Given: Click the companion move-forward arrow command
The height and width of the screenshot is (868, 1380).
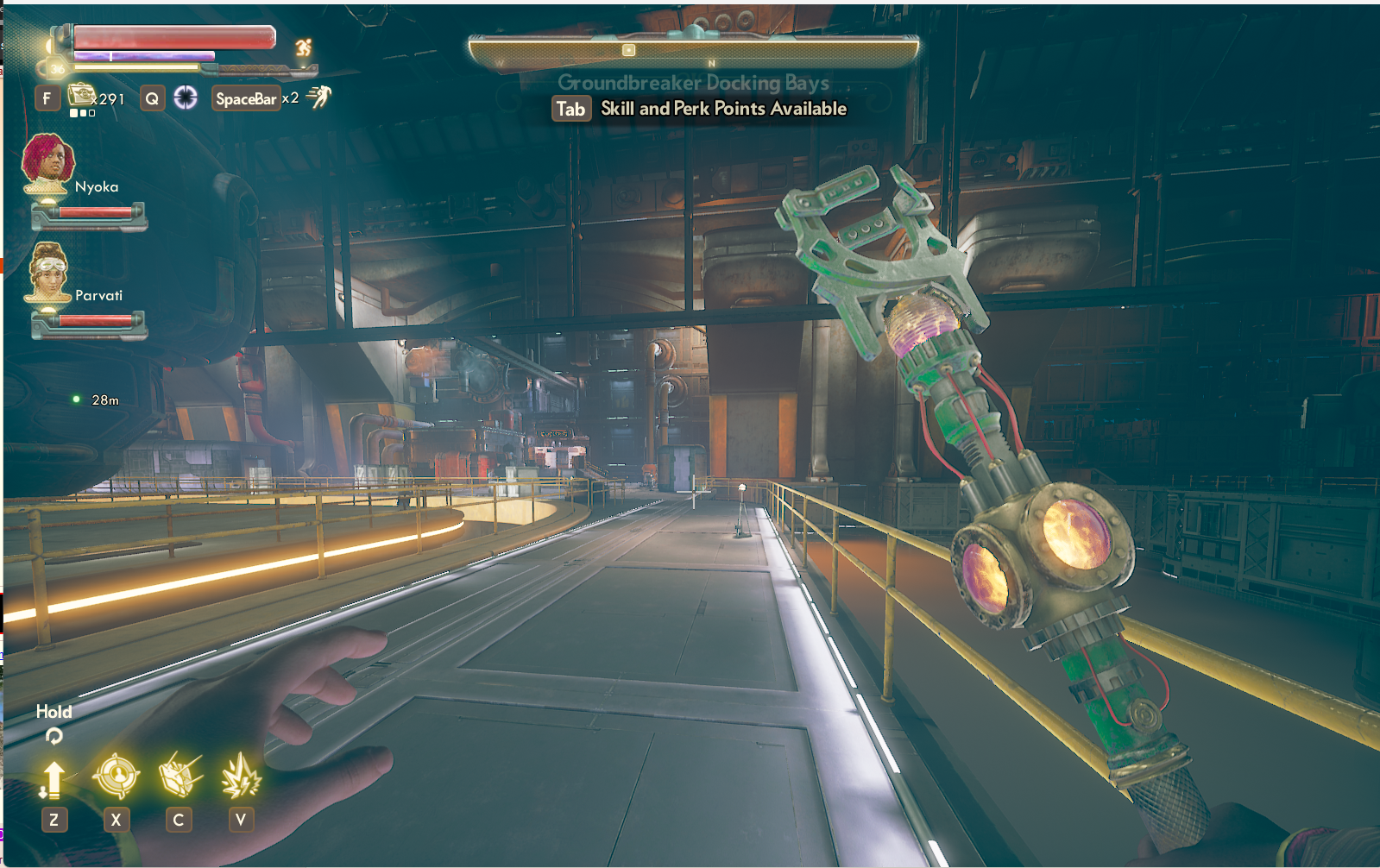Looking at the screenshot, I should tap(53, 779).
